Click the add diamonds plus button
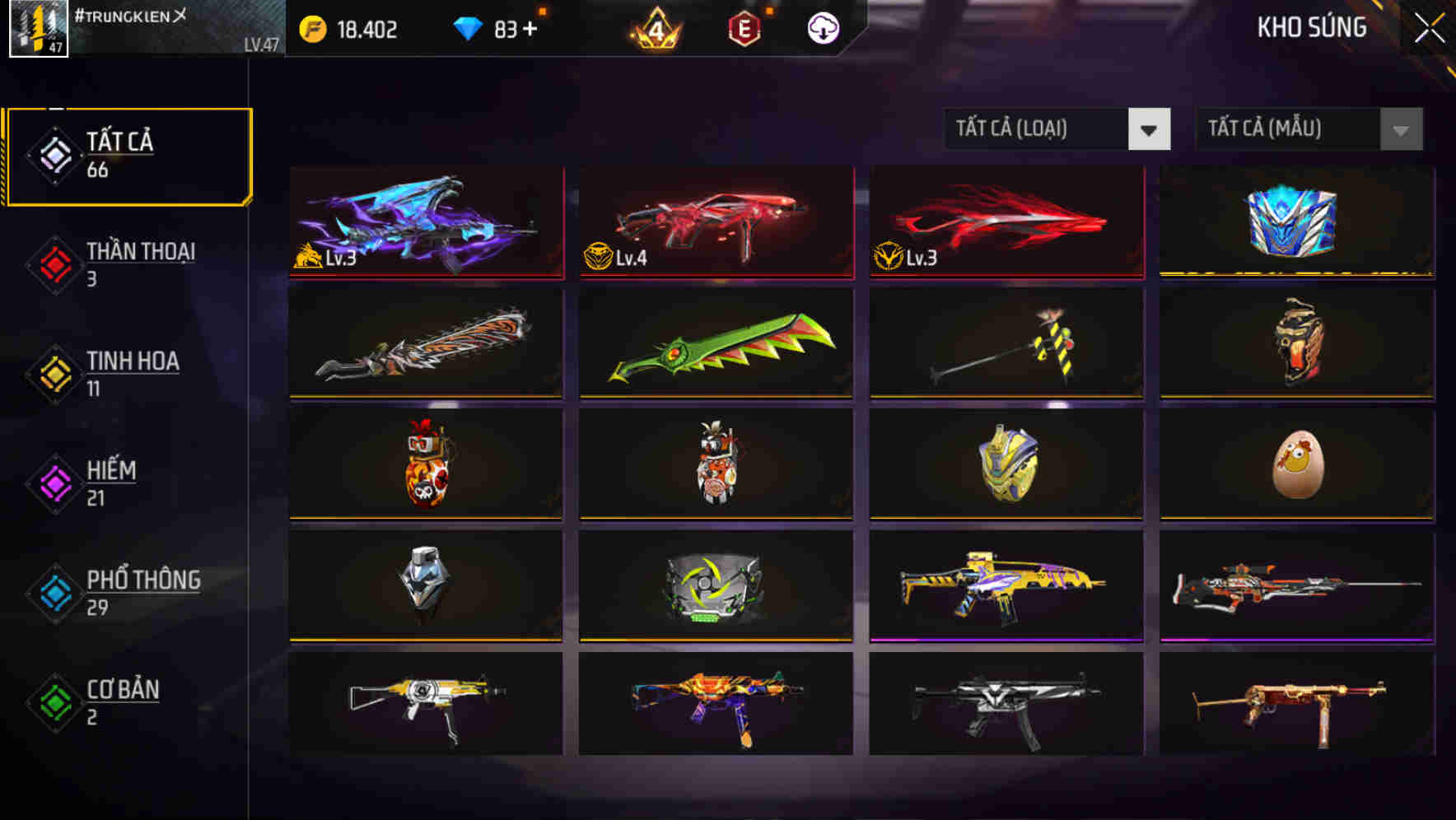The width and height of the screenshot is (1456, 820). (x=531, y=30)
